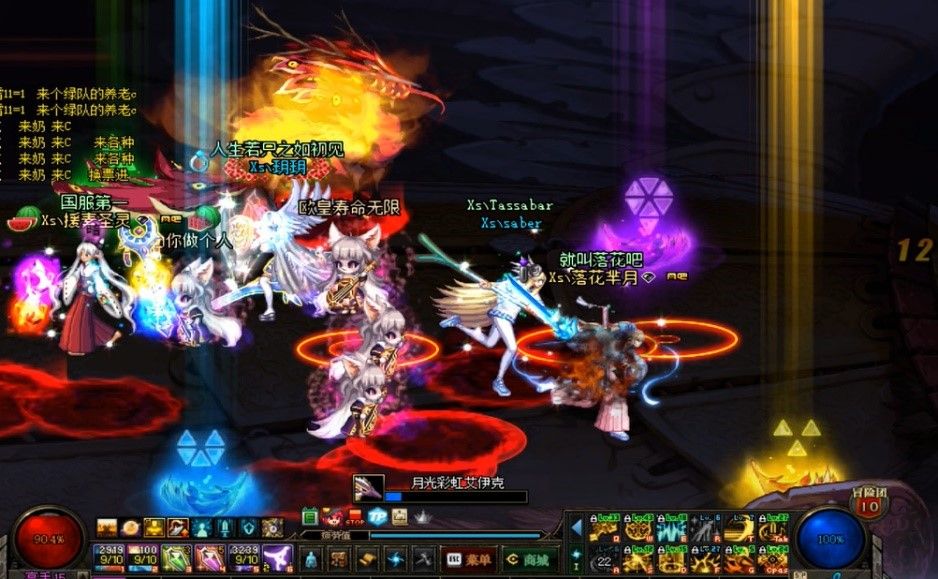Activate the blue lightning skill on E
Screen dimensions: 938x579
pyautogui.click(x=671, y=527)
